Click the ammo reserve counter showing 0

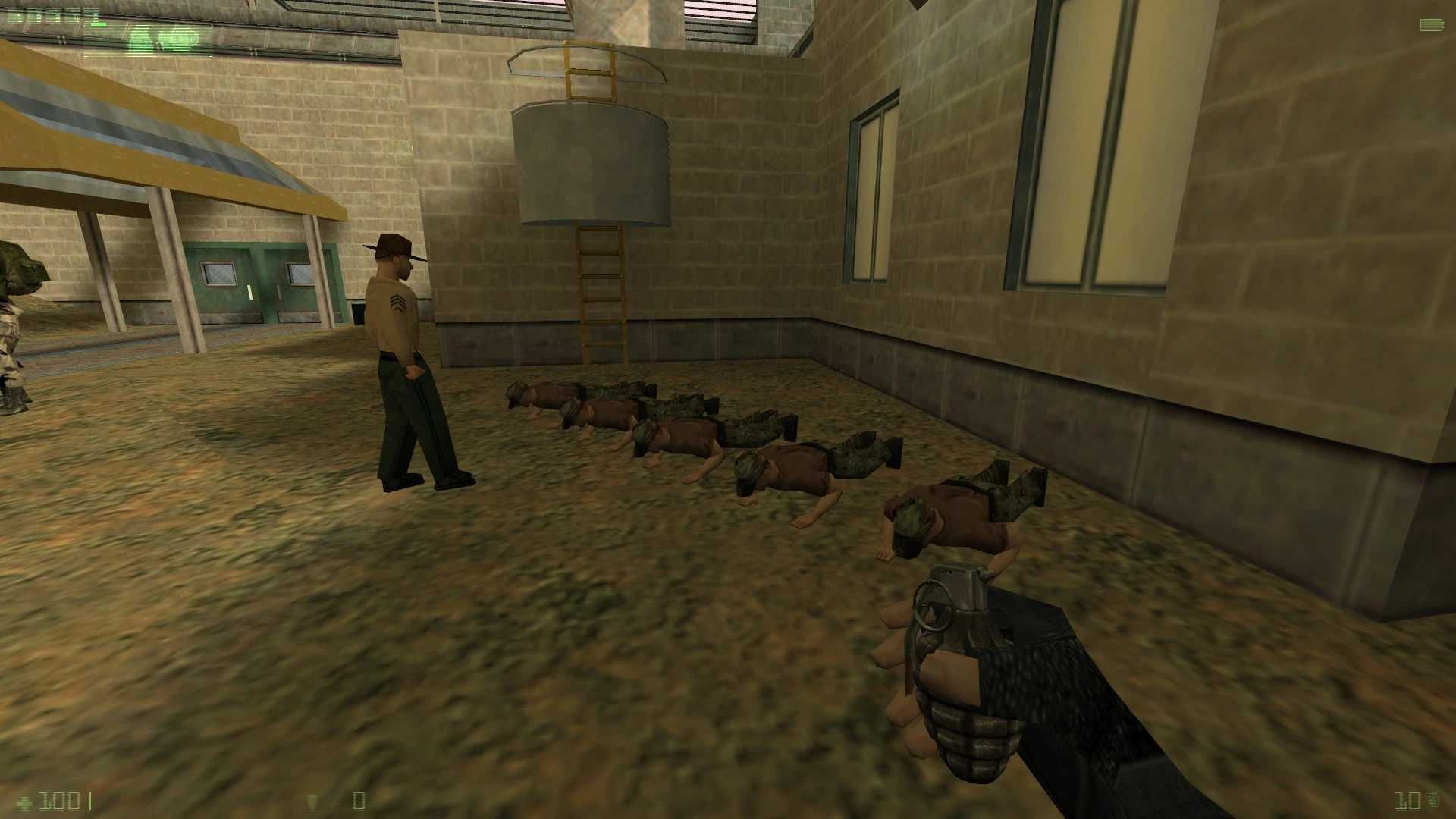(359, 802)
